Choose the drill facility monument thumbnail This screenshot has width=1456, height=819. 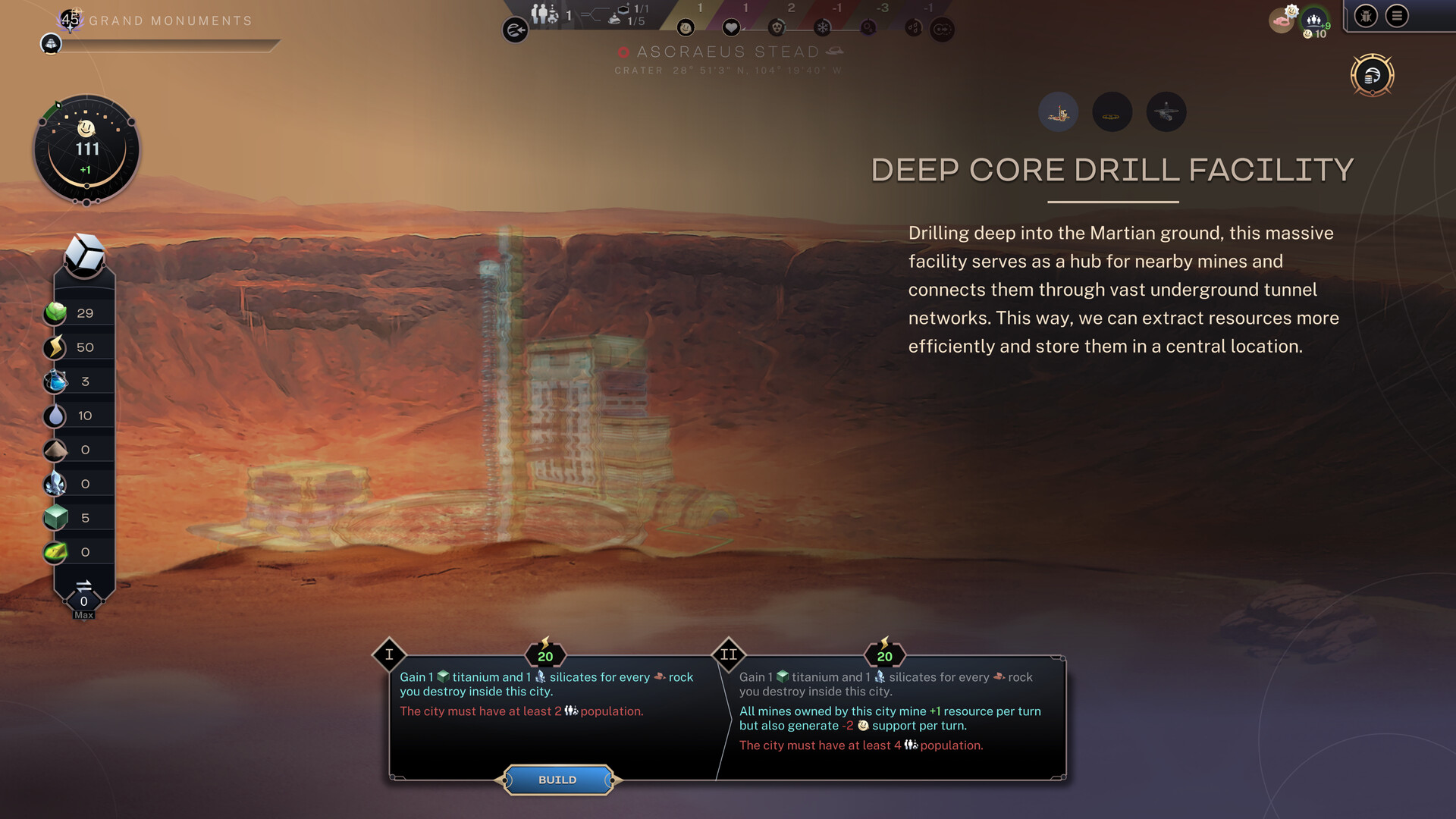tap(1058, 112)
